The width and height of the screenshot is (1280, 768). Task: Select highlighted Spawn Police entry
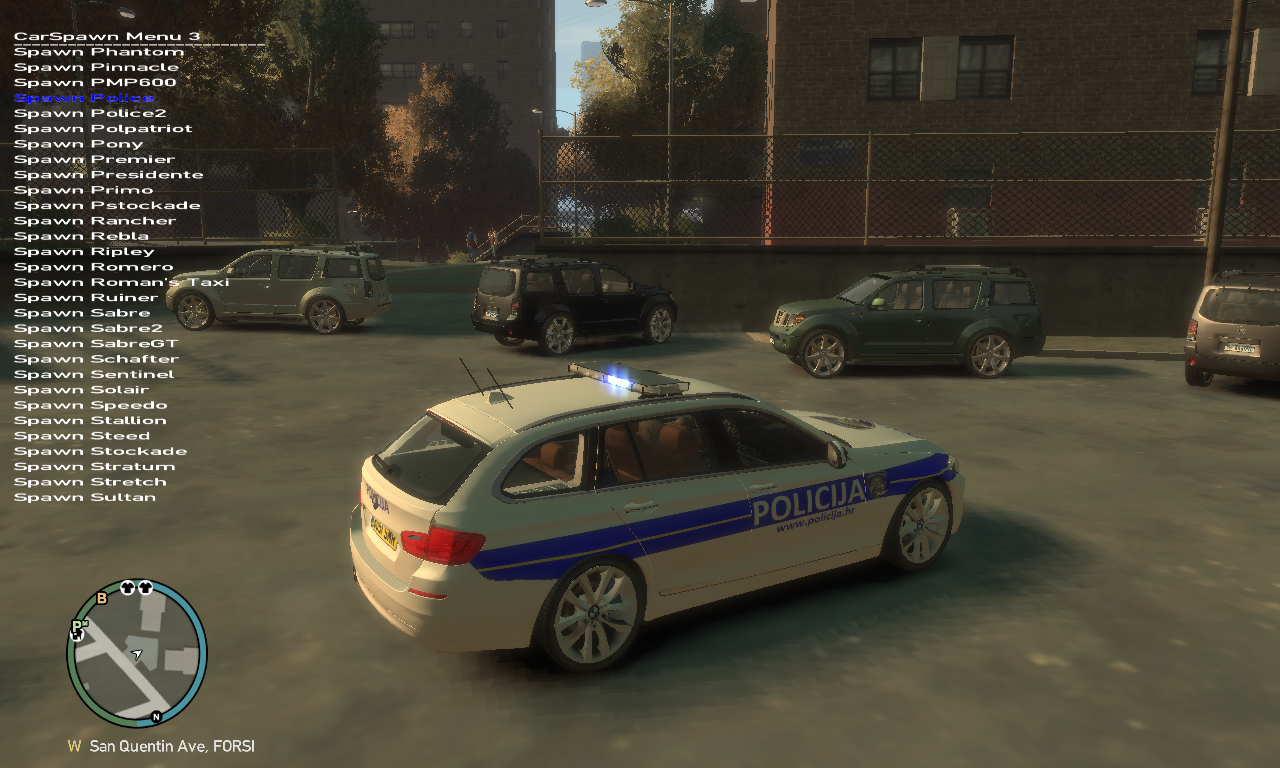pyautogui.click(x=84, y=98)
